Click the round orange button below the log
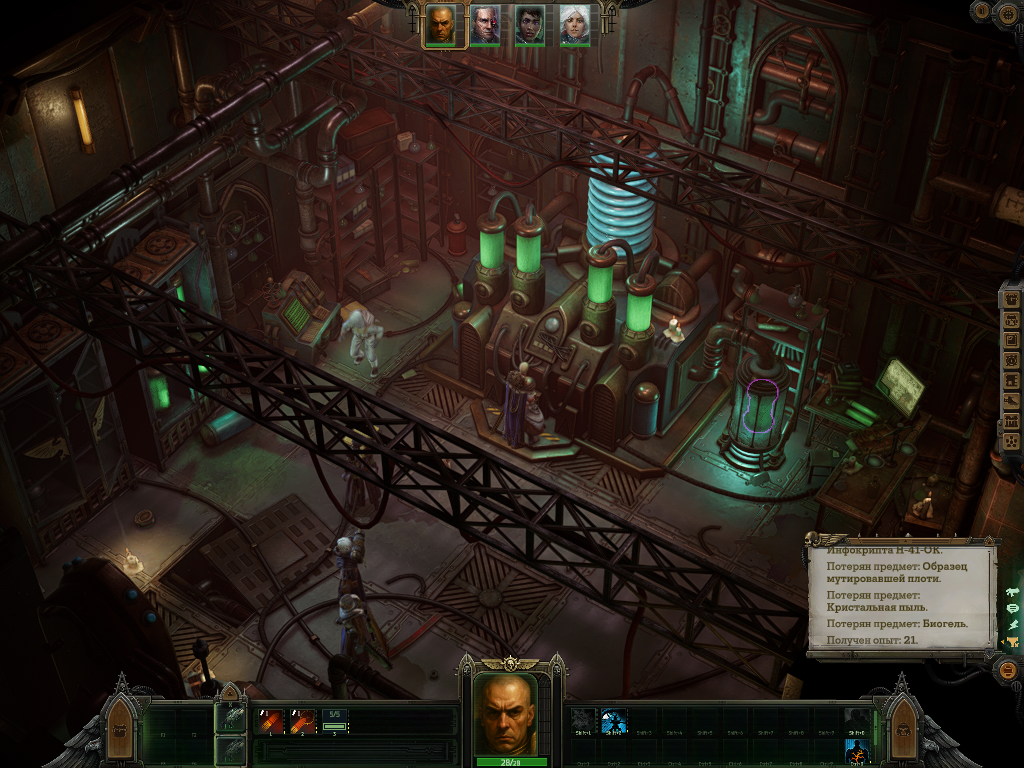The image size is (1024, 768). (1008, 670)
